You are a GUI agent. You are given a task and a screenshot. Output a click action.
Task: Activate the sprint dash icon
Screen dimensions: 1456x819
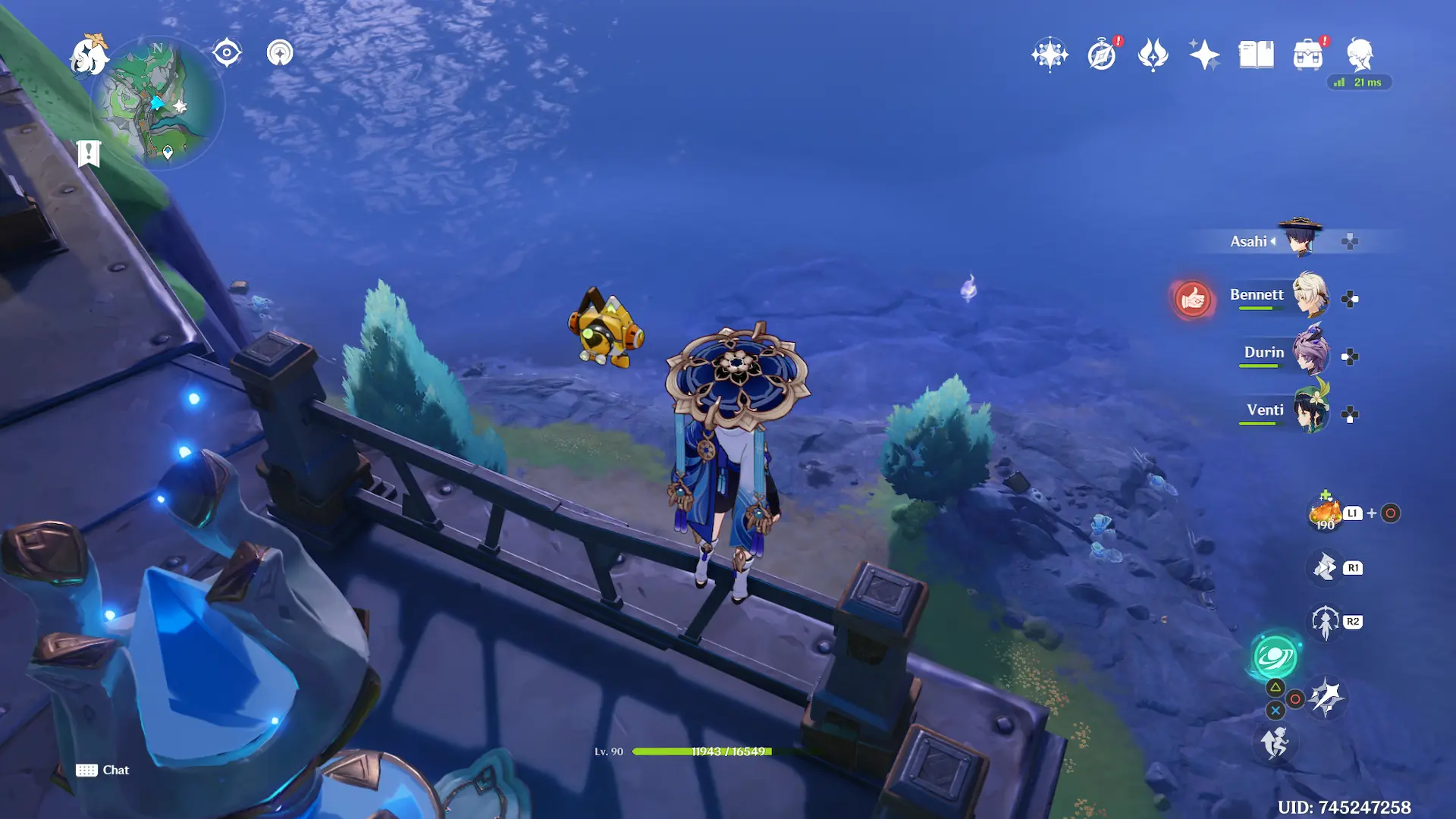(1275, 742)
